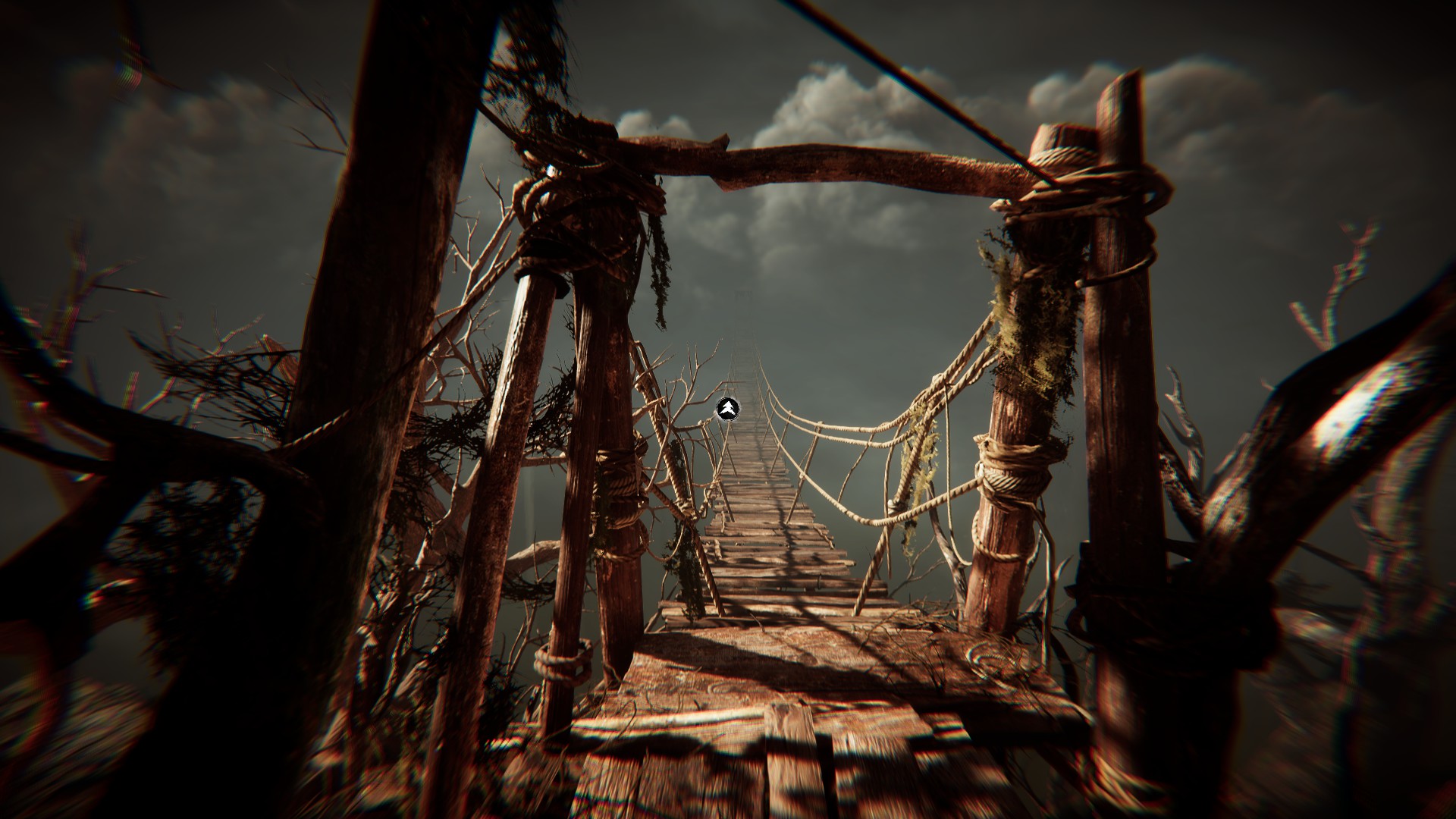This screenshot has width=1456, height=819.
Task: Click the round double-arrow move-forward marker
Action: pos(727,409)
